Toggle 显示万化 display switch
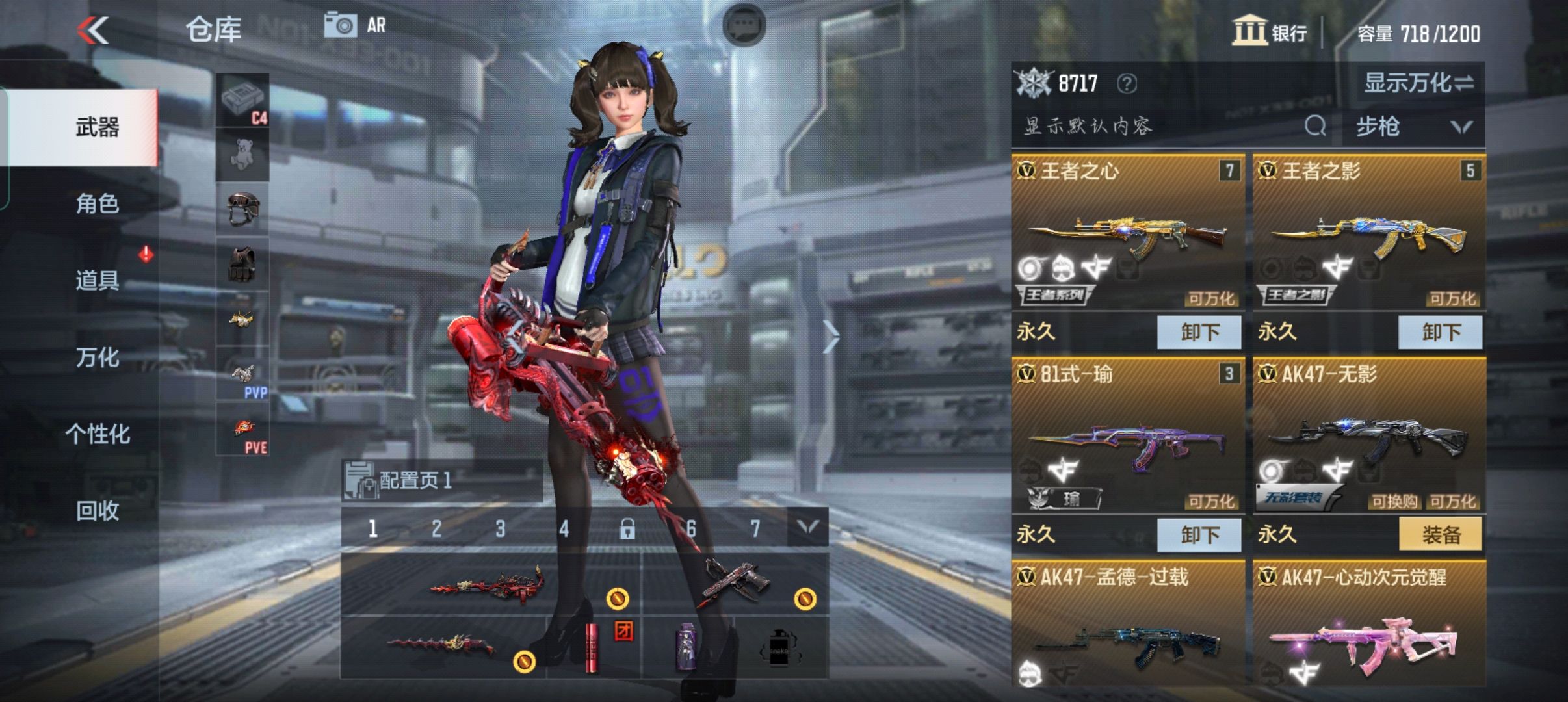 click(1418, 83)
